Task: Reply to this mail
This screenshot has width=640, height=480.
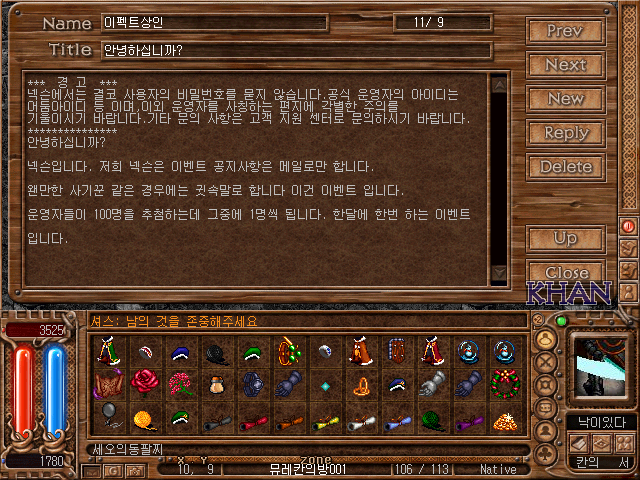Action: (x=565, y=132)
